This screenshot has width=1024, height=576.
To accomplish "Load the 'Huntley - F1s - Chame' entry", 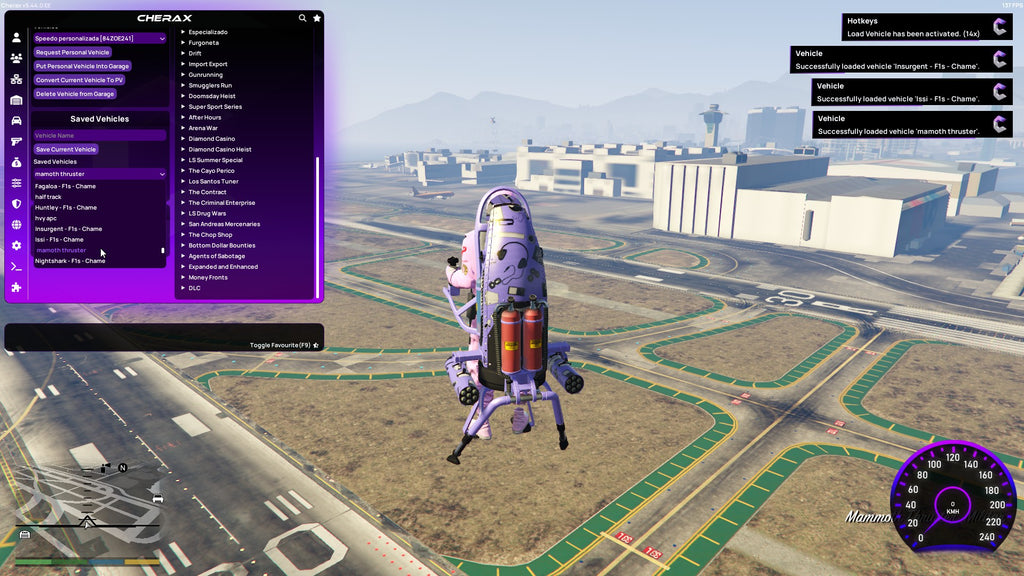I will pyautogui.click(x=66, y=207).
